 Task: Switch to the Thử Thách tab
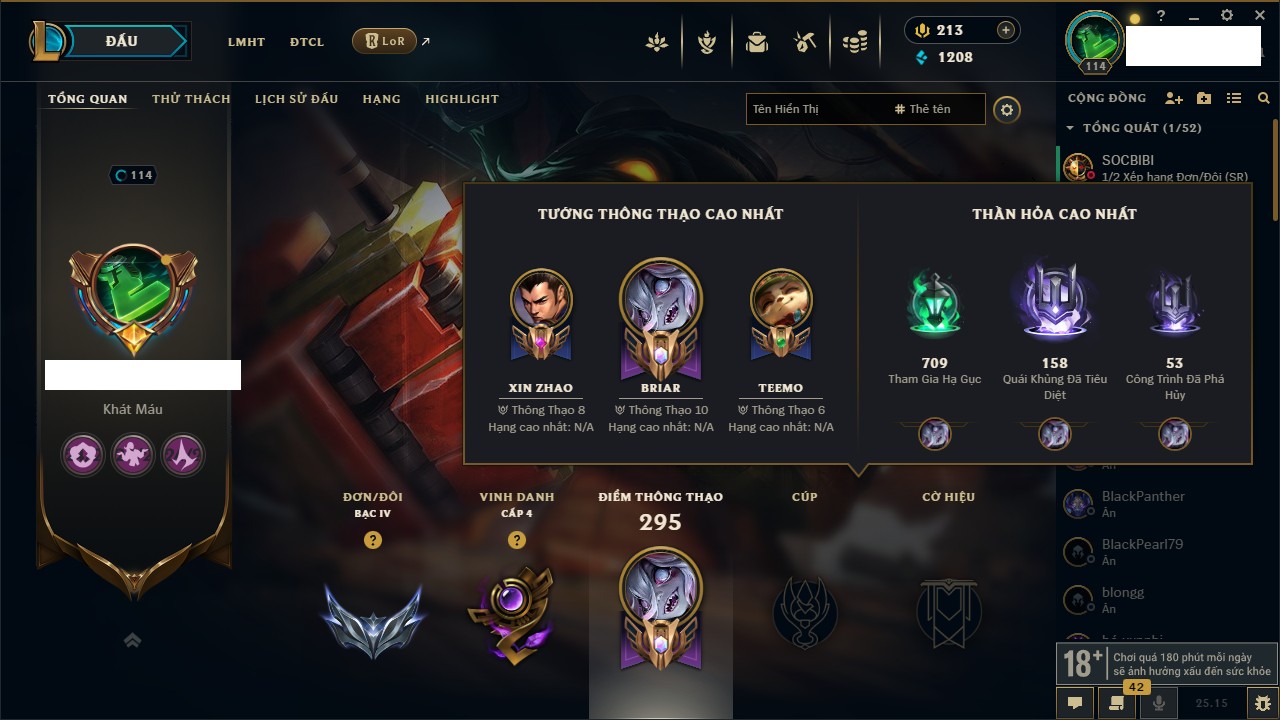coord(191,99)
